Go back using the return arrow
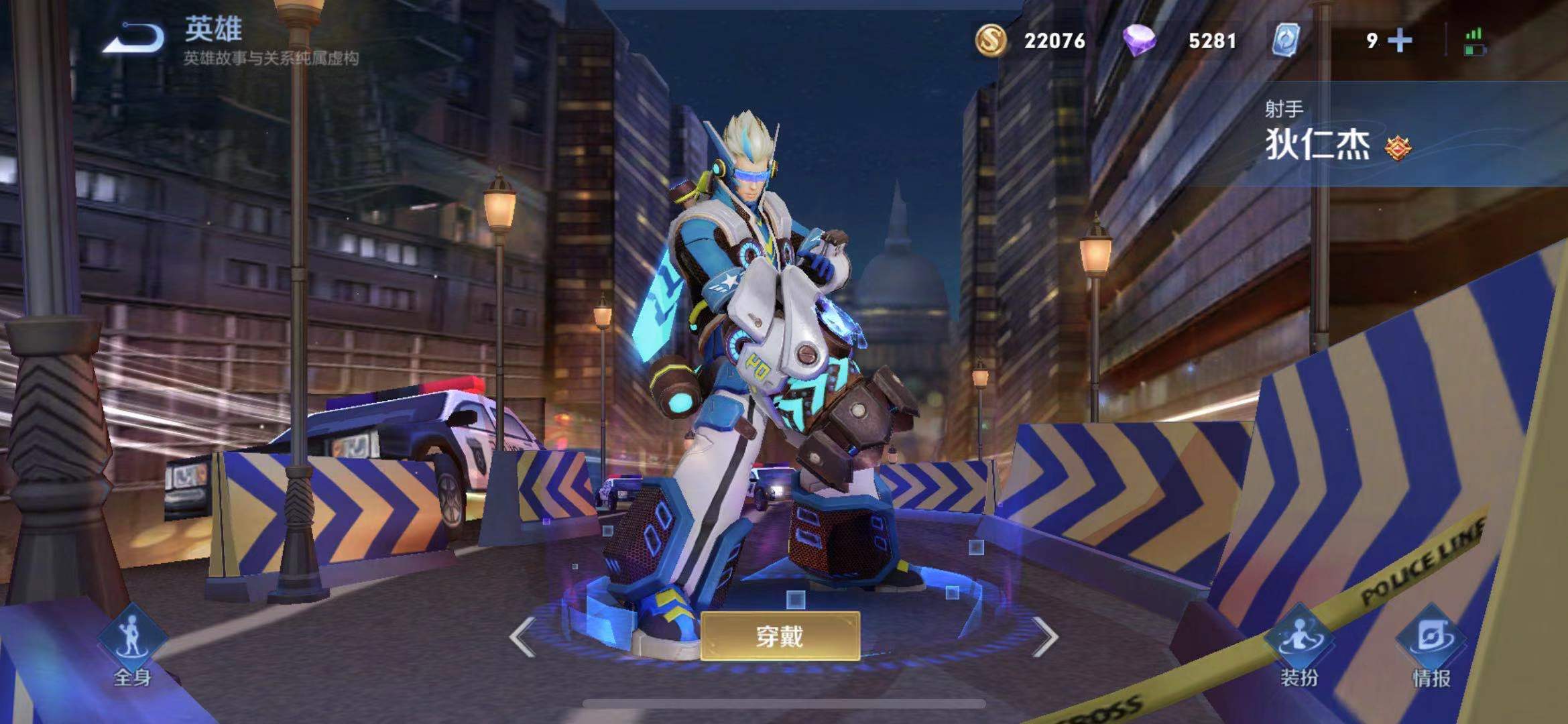 pos(133,38)
